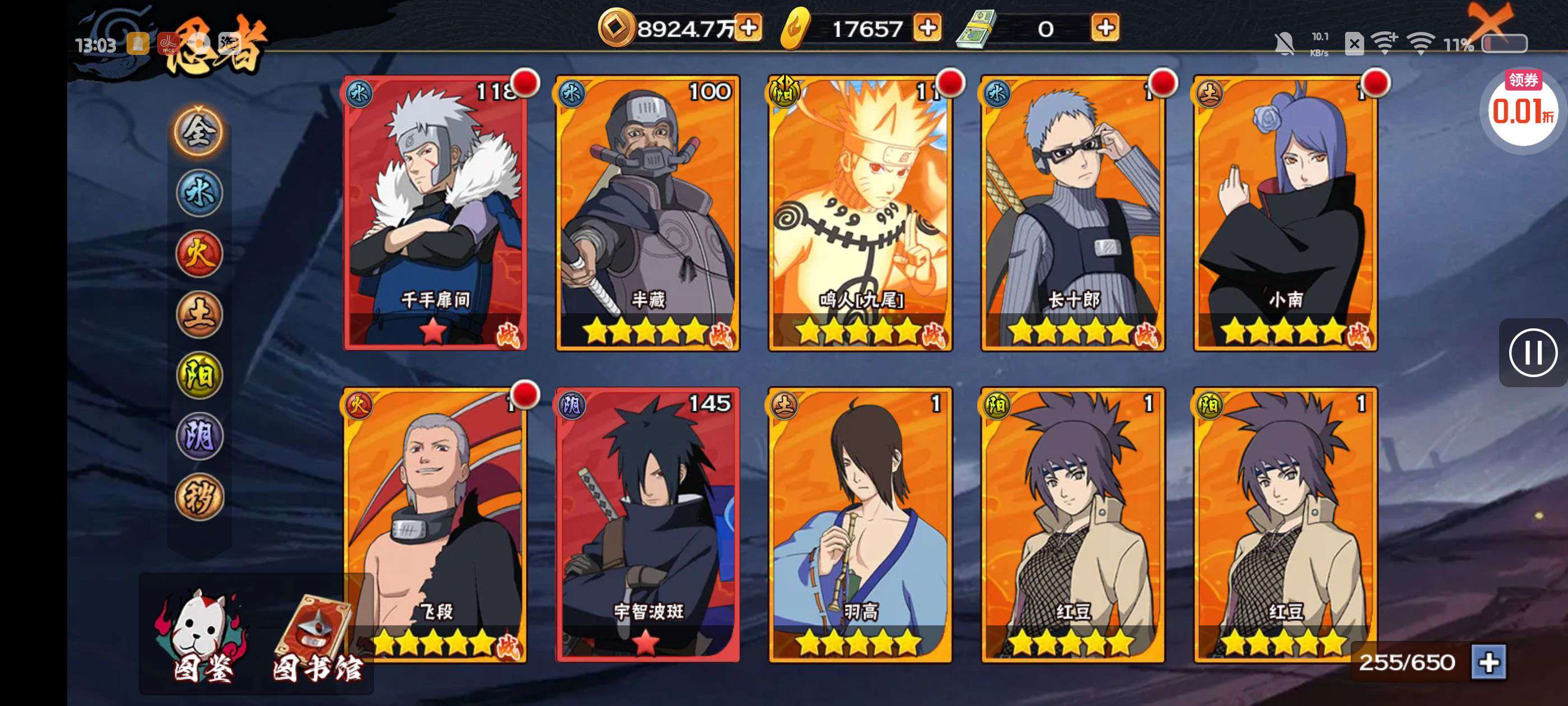Show yang 阳 element ninjas
Screen dimensions: 1568x706
(x=199, y=375)
